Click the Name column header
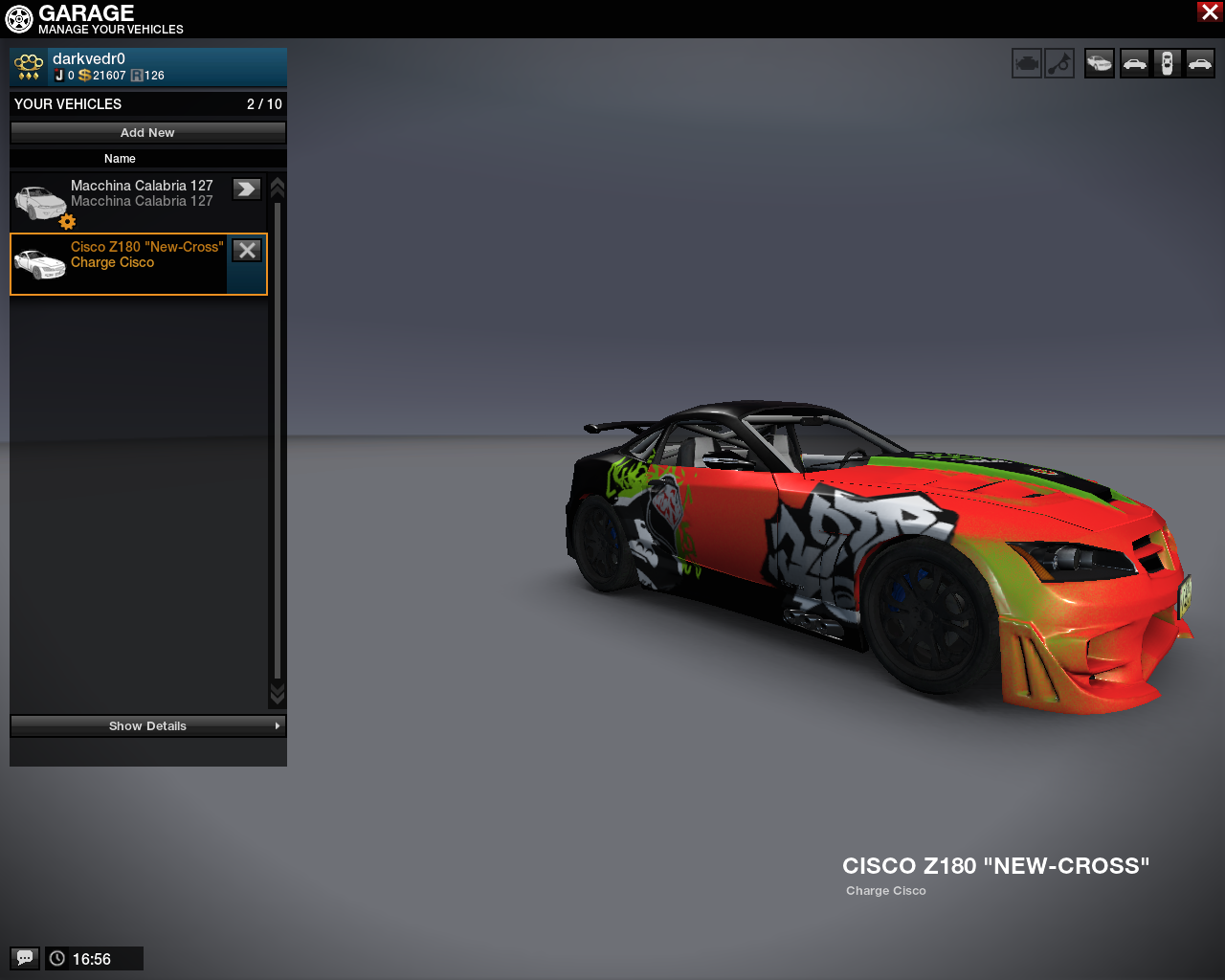This screenshot has width=1225, height=980. pyautogui.click(x=120, y=159)
